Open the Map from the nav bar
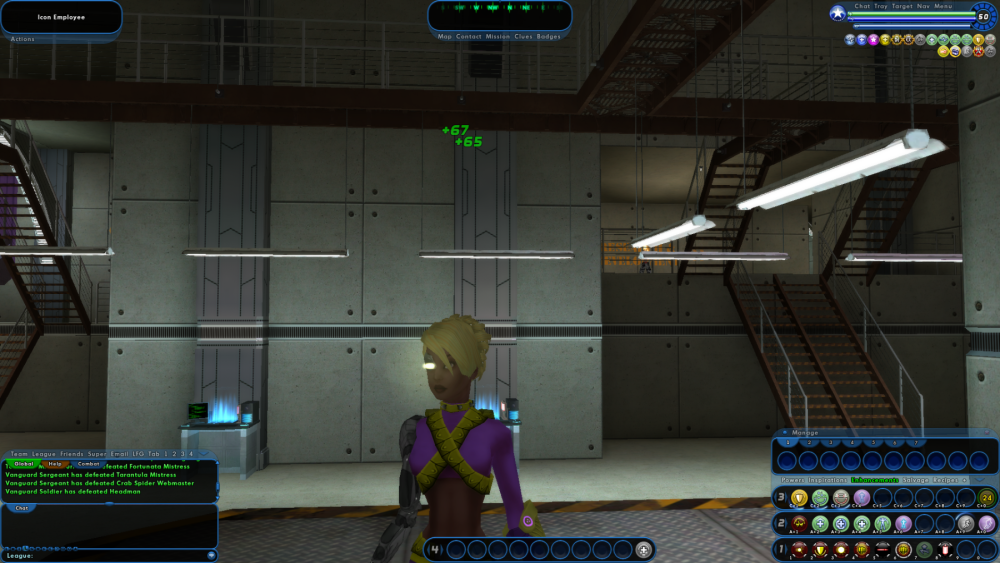Screen dimensions: 1000x563 pyautogui.click(x=445, y=37)
